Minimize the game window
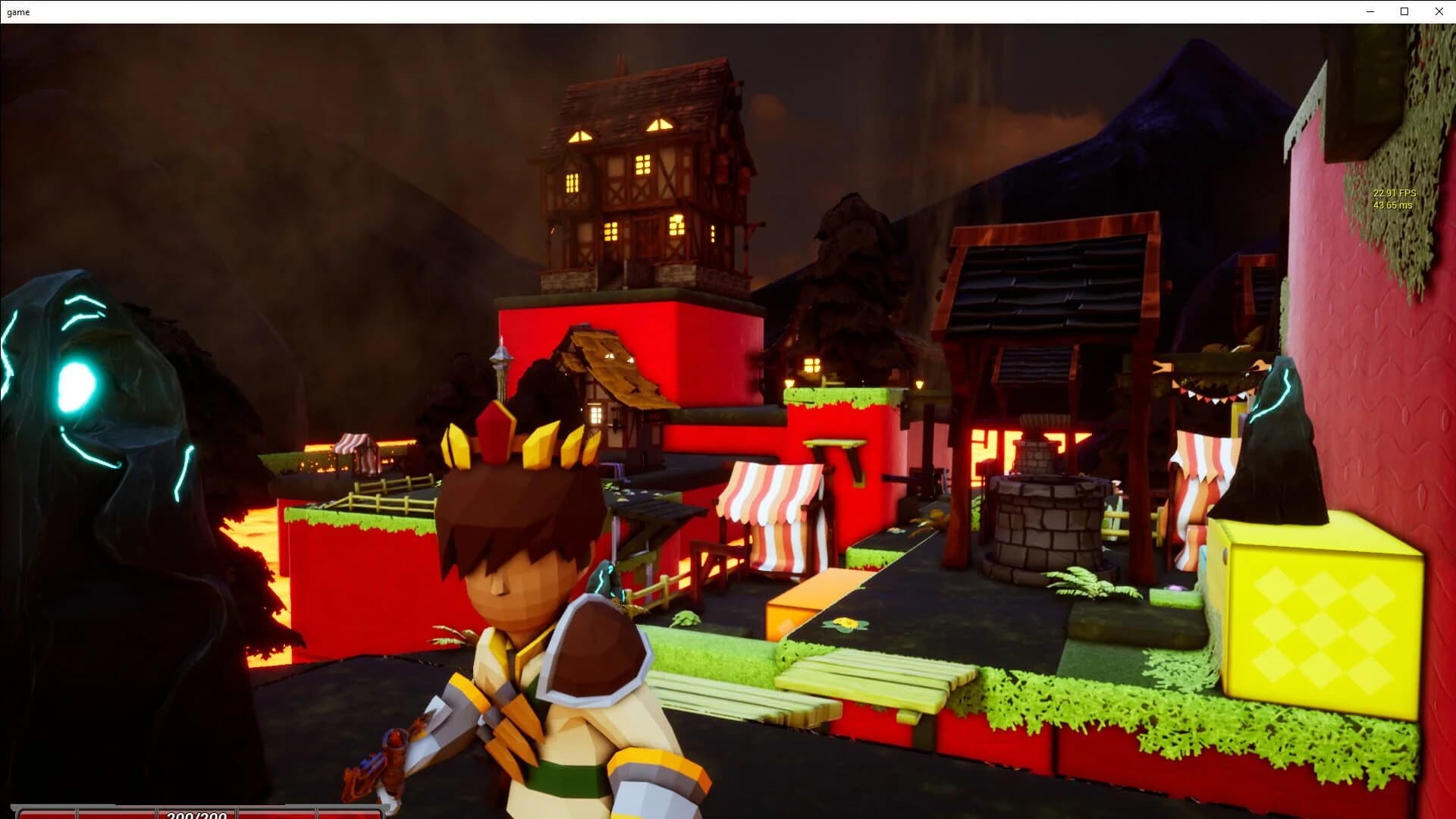Viewport: 1456px width, 819px height. point(1370,11)
